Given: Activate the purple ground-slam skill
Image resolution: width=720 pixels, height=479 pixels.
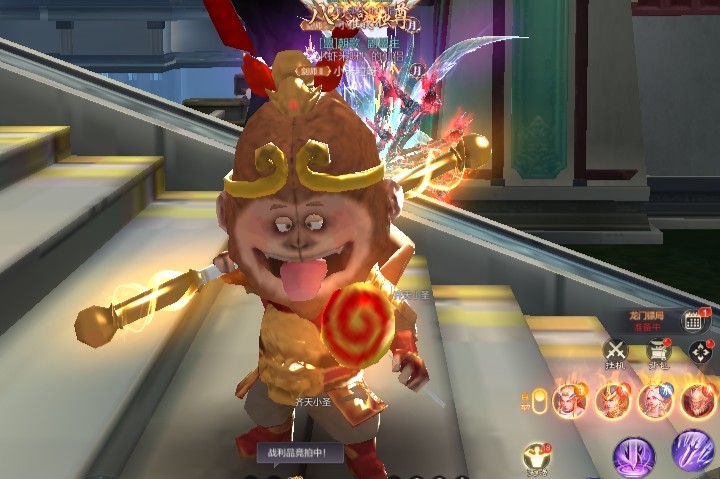Looking at the screenshot, I should click(633, 456).
